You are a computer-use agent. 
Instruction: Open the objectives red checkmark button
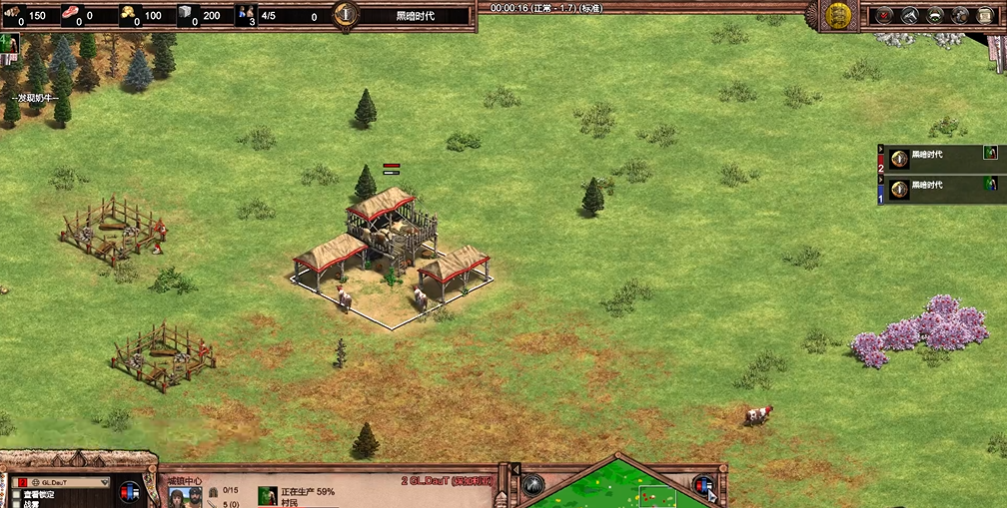pyautogui.click(x=884, y=15)
